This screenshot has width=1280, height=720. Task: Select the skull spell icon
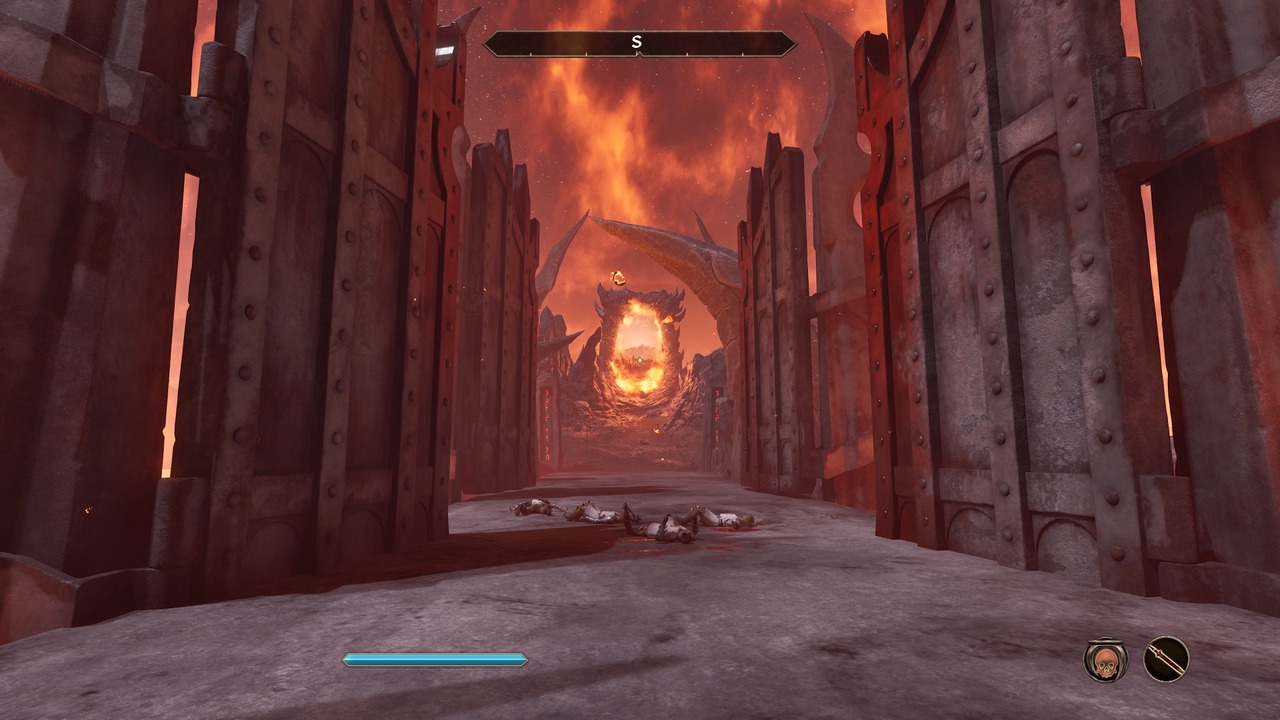(1106, 660)
